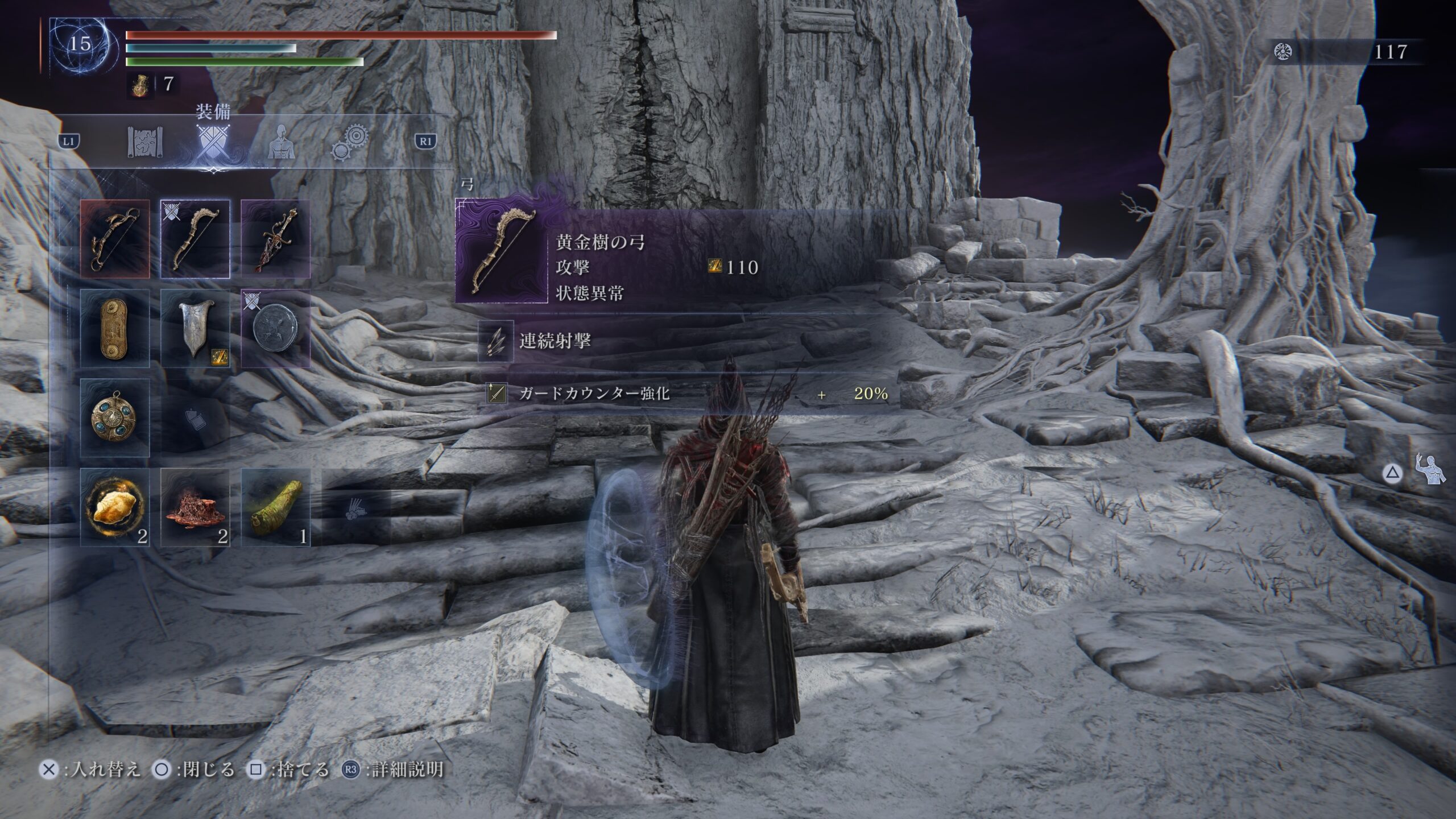This screenshot has width=1456, height=819.
Task: Open the gesture figure icon
Action: pos(1431,470)
